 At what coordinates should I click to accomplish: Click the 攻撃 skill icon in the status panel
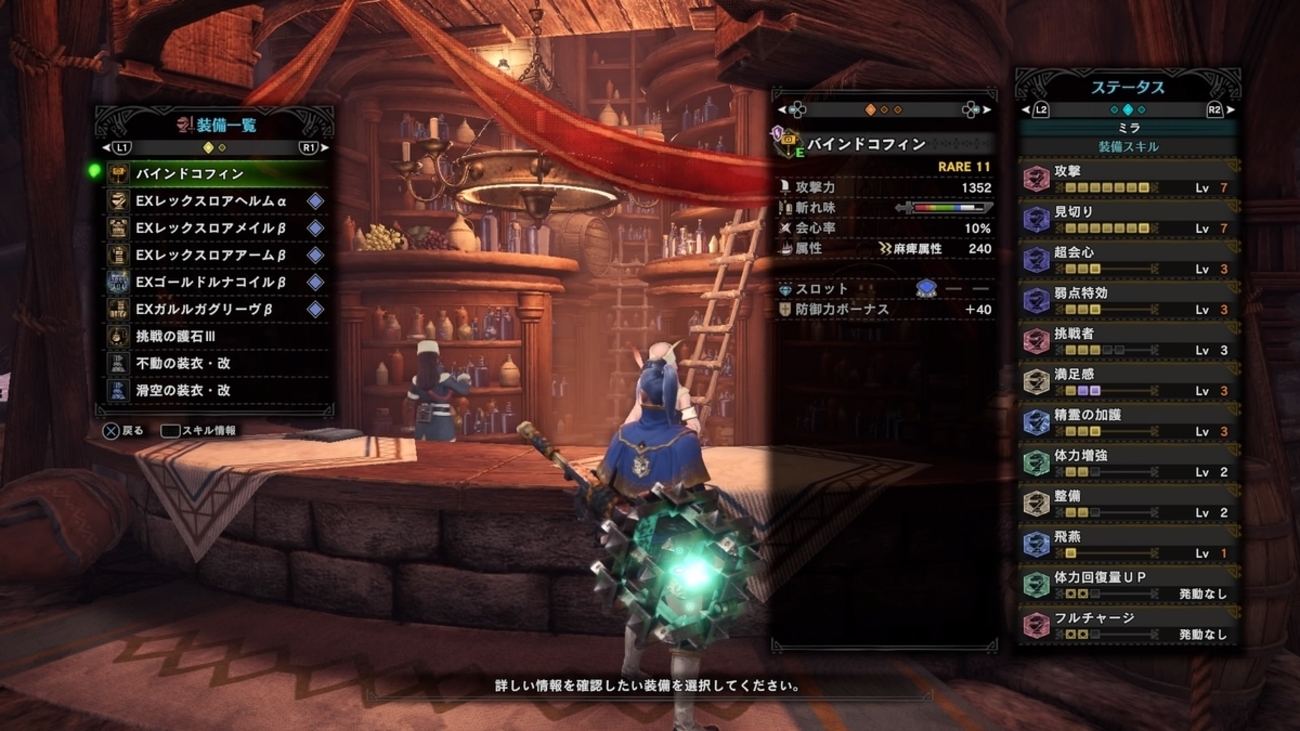(x=1035, y=178)
